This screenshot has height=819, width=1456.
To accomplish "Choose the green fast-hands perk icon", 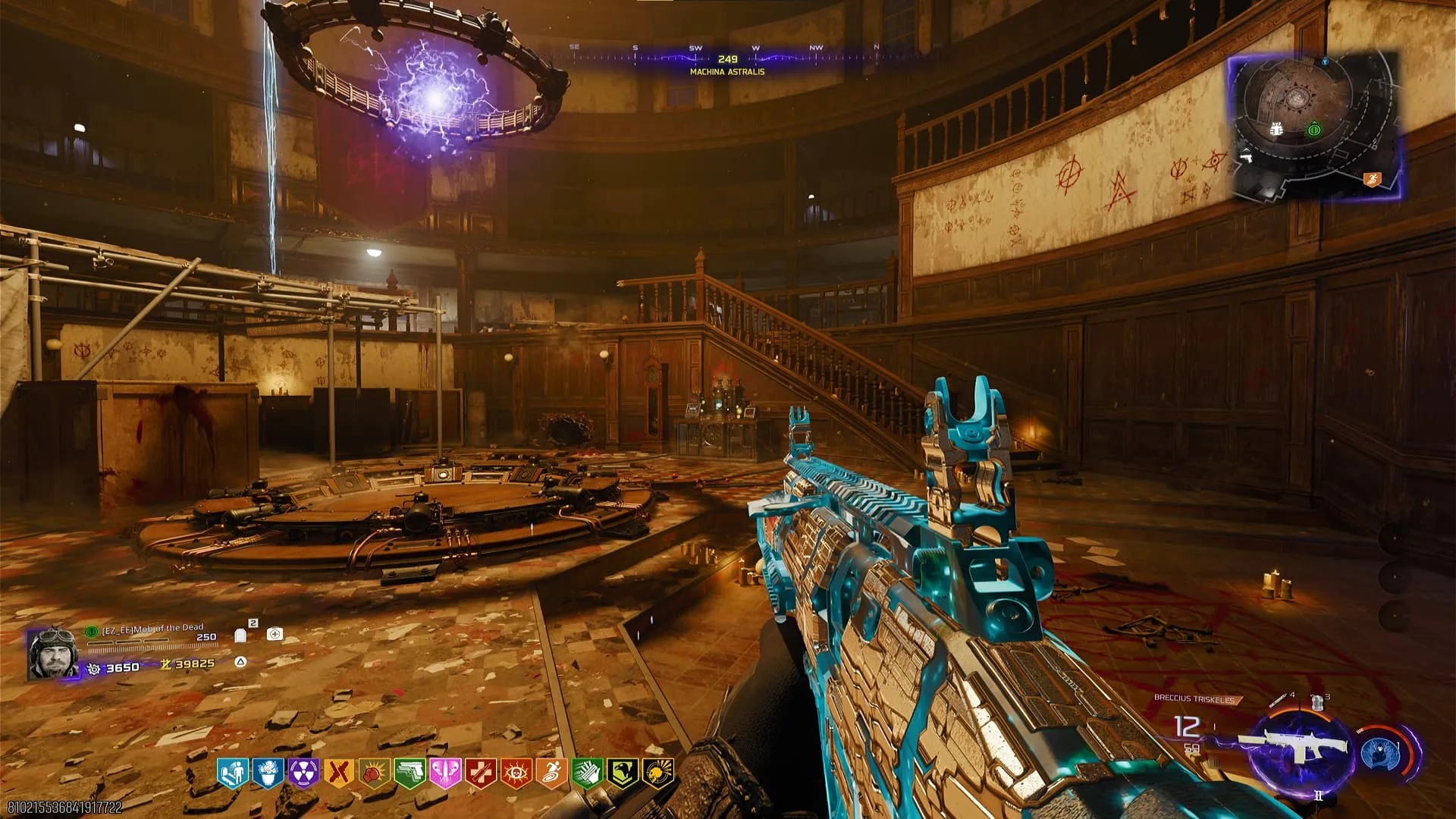I will click(x=587, y=773).
